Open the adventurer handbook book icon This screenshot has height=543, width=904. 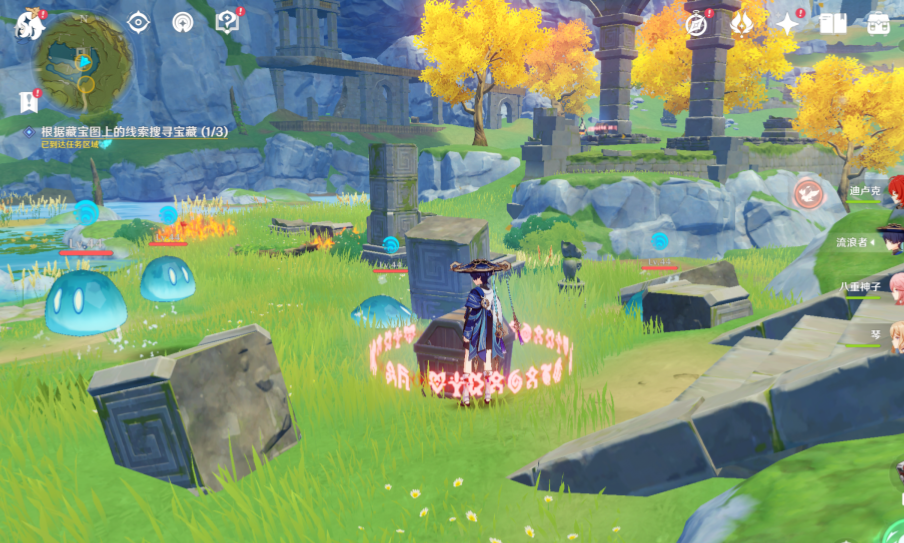pos(832,24)
